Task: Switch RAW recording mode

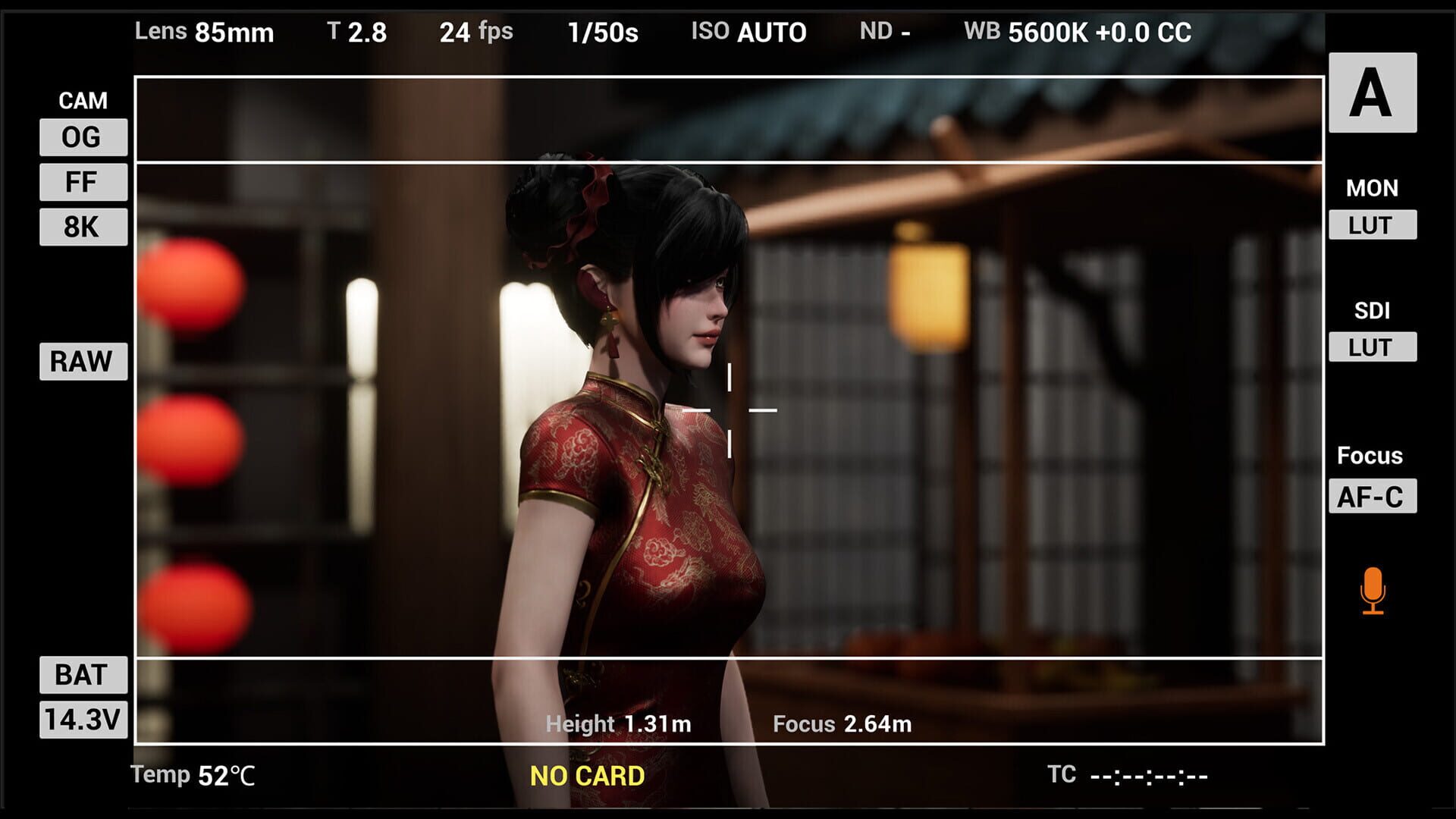Action: [82, 362]
